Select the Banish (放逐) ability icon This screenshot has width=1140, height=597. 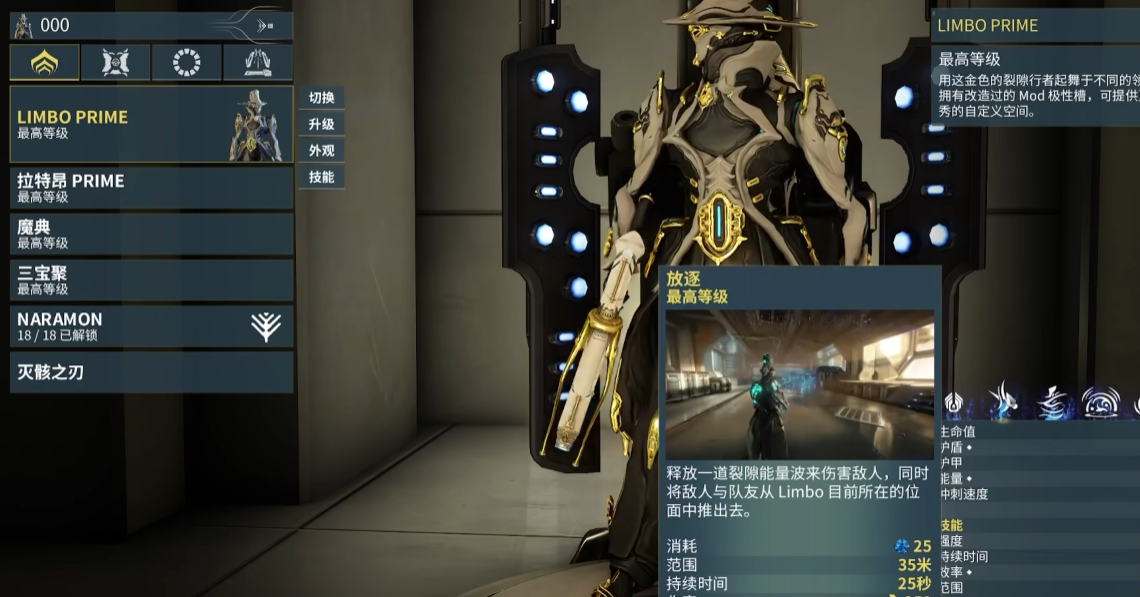[1002, 402]
